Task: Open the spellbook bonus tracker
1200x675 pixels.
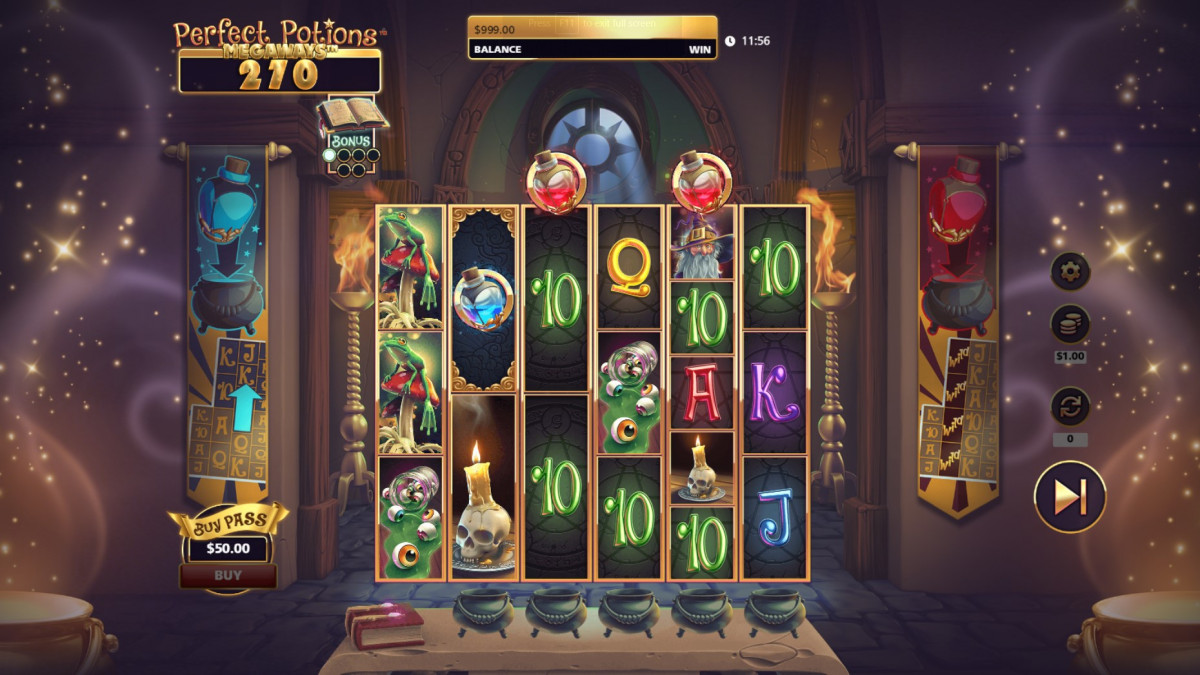Action: click(351, 118)
